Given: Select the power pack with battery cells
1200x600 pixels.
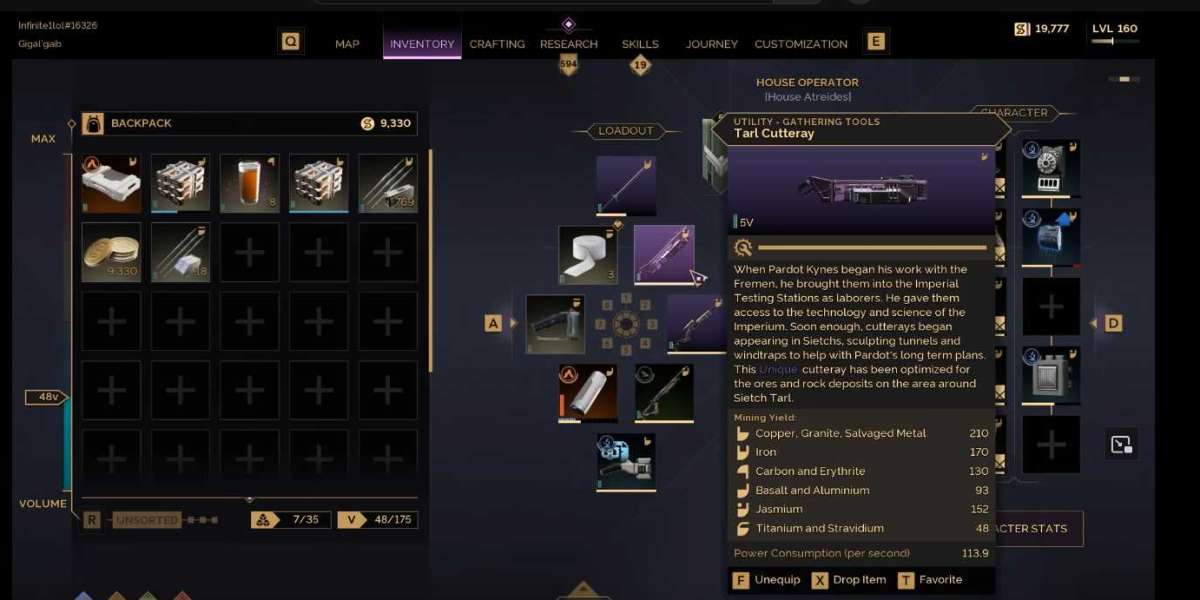Looking at the screenshot, I should (x=1051, y=169).
